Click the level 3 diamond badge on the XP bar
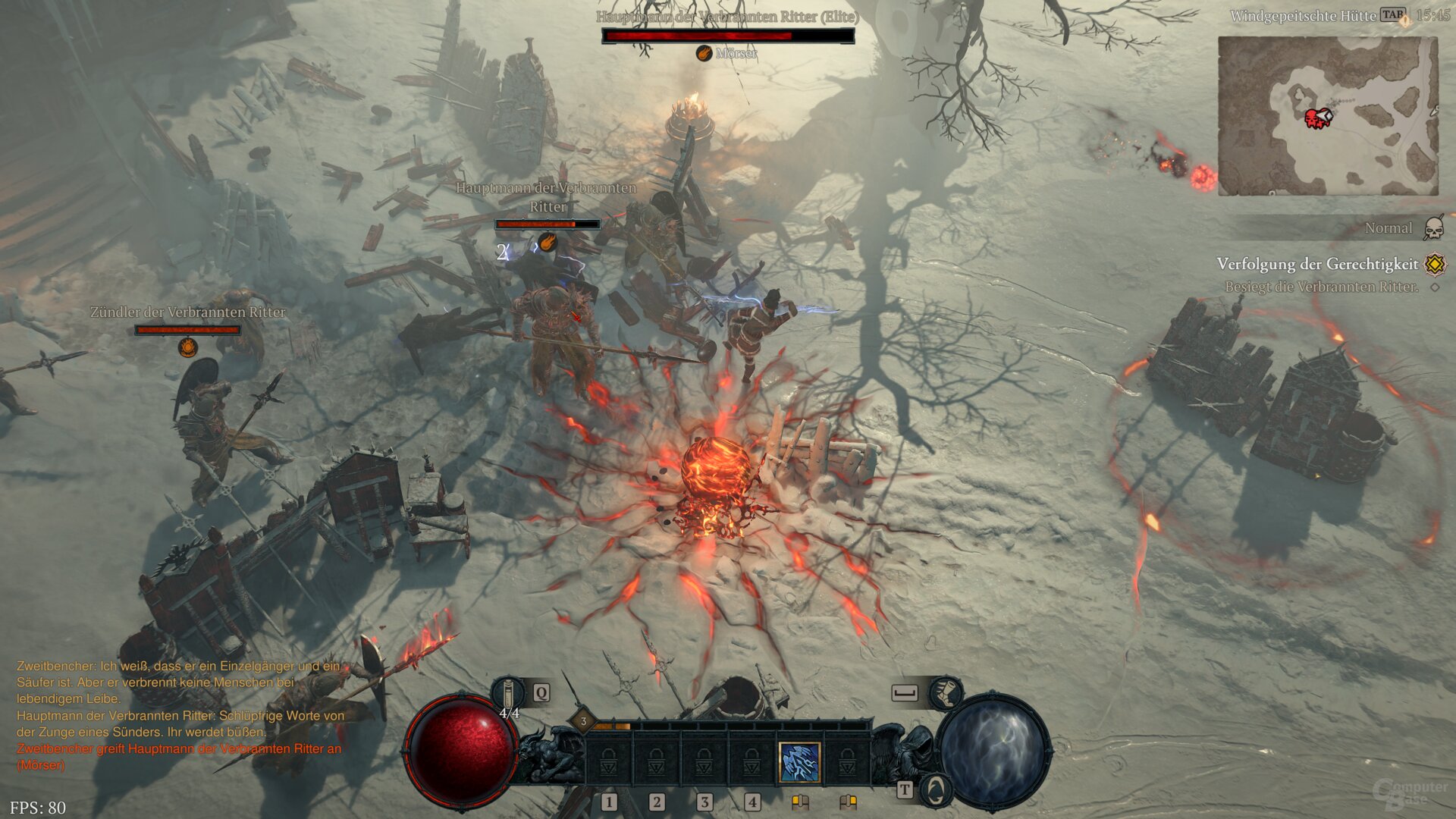Screen dimensions: 1456x819 (x=583, y=722)
